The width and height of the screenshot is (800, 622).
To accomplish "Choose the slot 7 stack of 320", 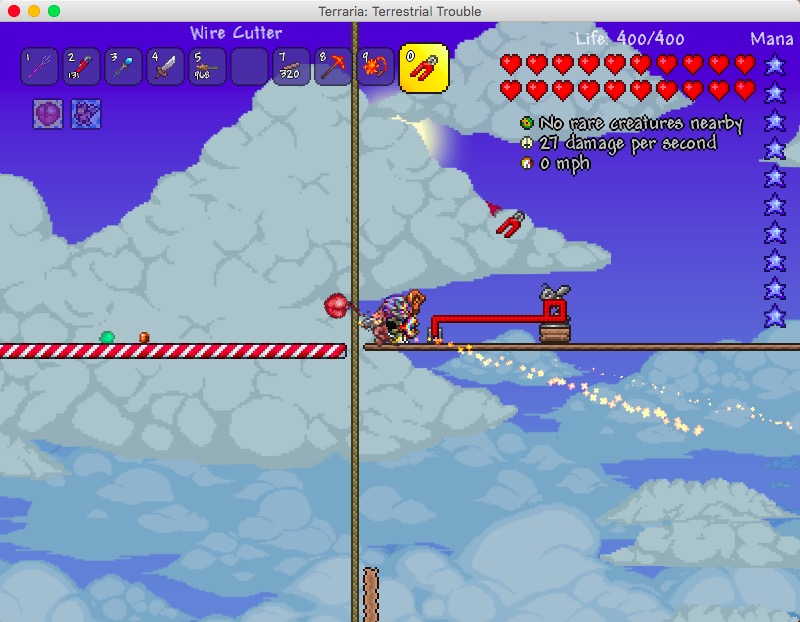I will [x=292, y=67].
